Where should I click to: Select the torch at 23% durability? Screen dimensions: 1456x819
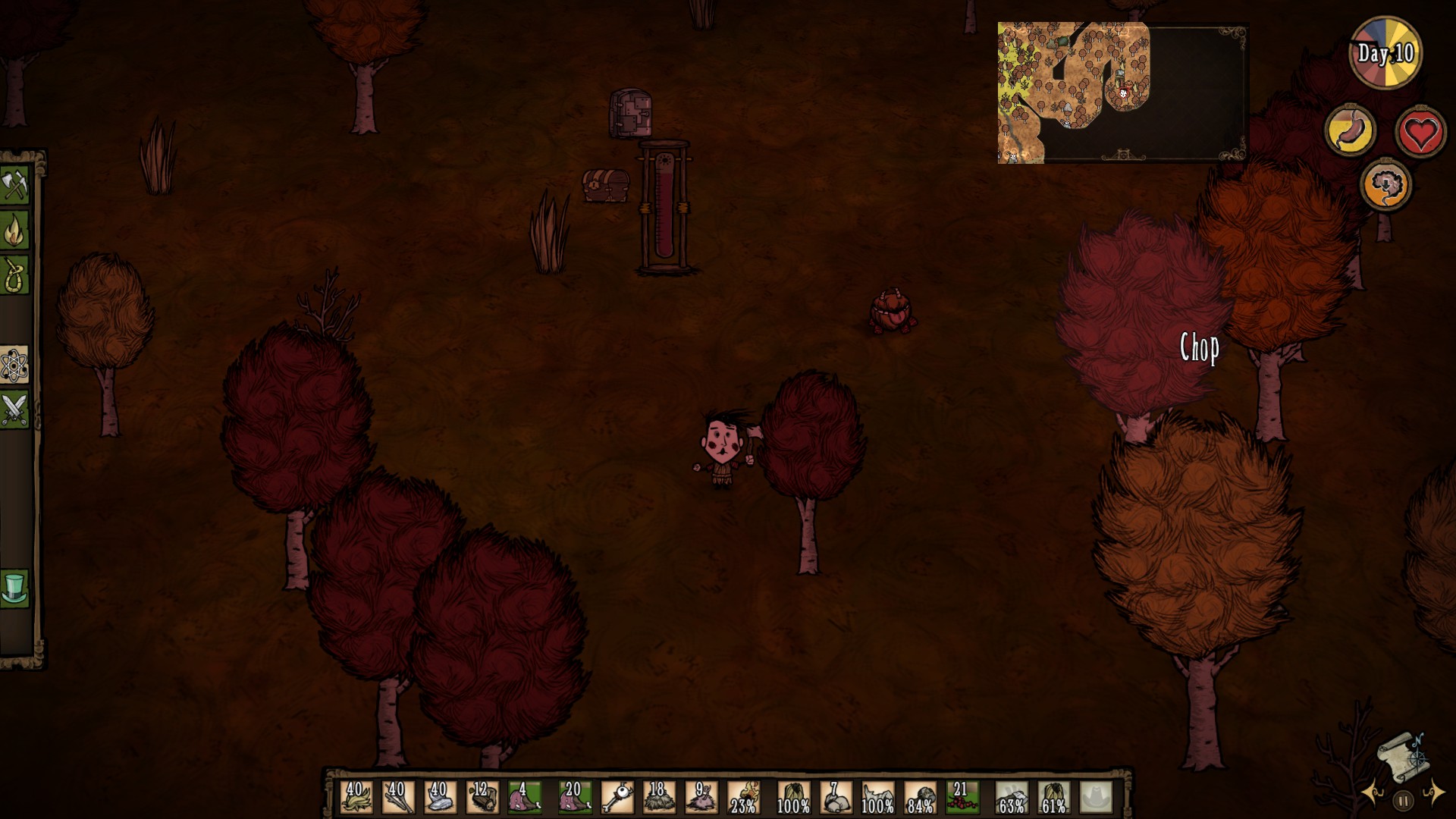tap(743, 798)
